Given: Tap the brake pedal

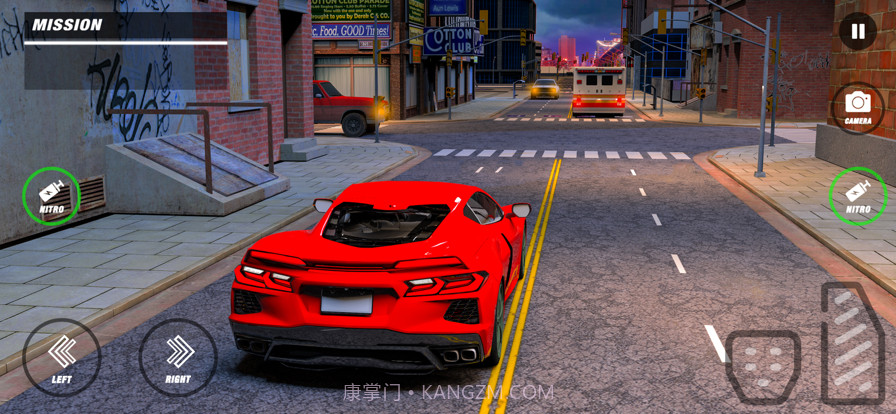Looking at the screenshot, I should pos(763,366).
